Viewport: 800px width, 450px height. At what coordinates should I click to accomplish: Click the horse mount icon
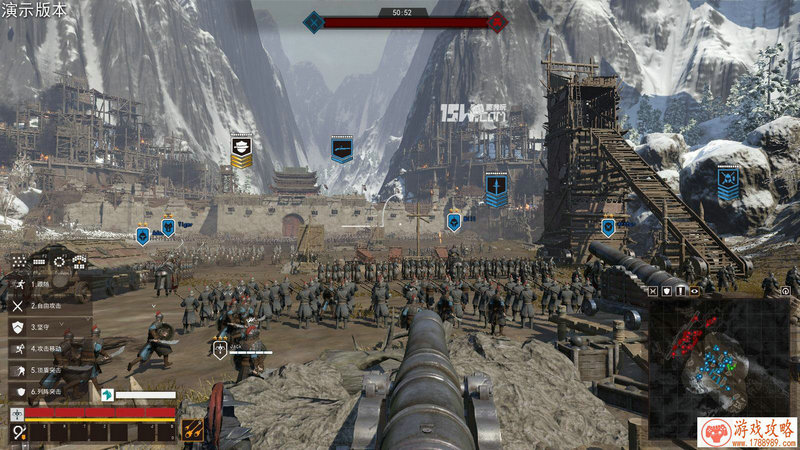(107, 395)
